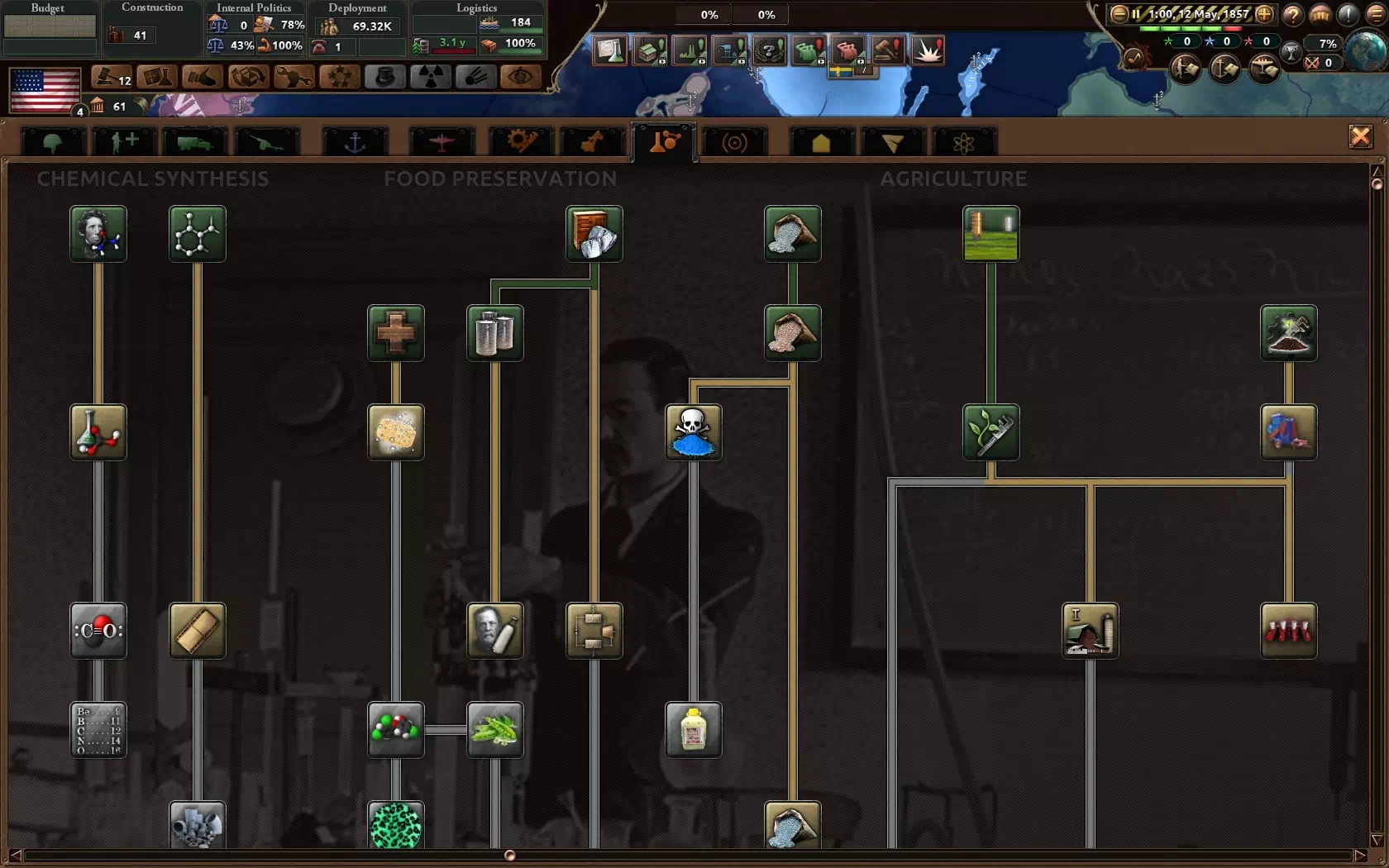Open the question mark help button
Viewport: 1389px width, 868px height.
pos(1292,14)
